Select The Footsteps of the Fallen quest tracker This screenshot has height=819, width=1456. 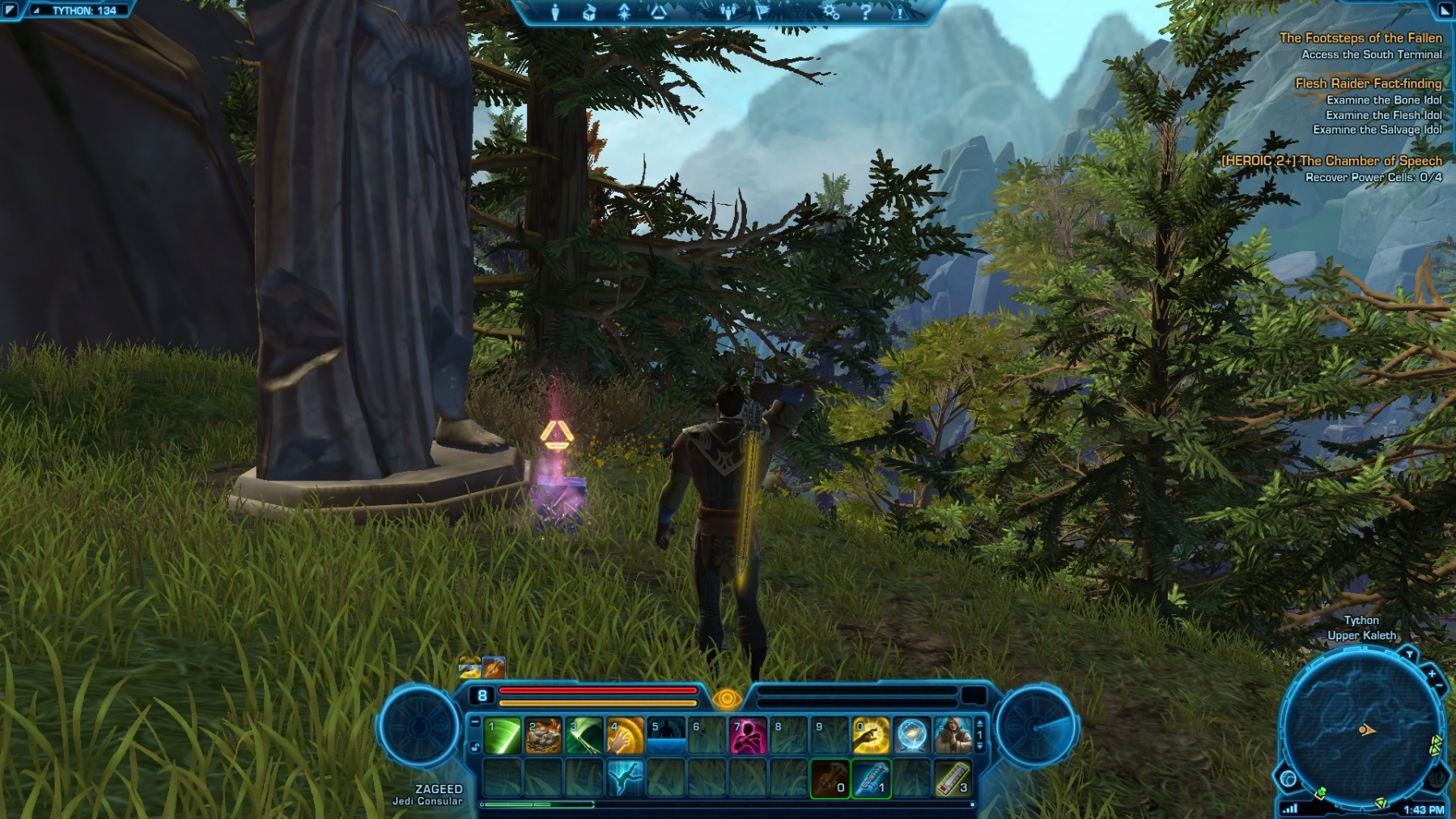click(x=1360, y=38)
